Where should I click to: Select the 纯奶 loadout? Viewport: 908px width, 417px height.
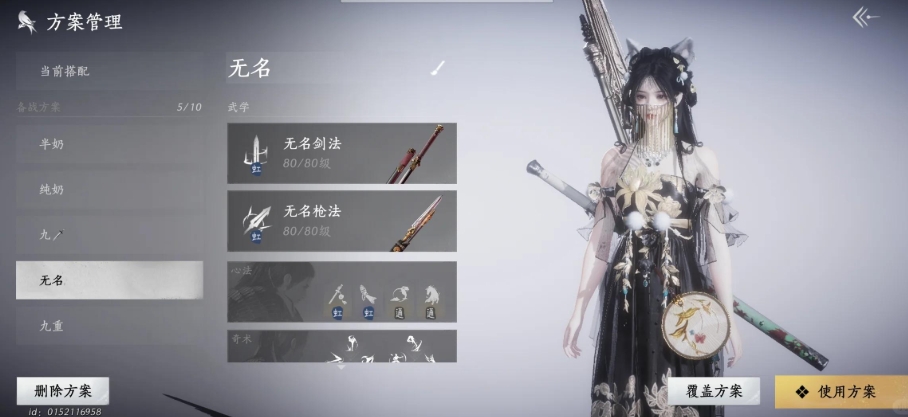(109, 189)
